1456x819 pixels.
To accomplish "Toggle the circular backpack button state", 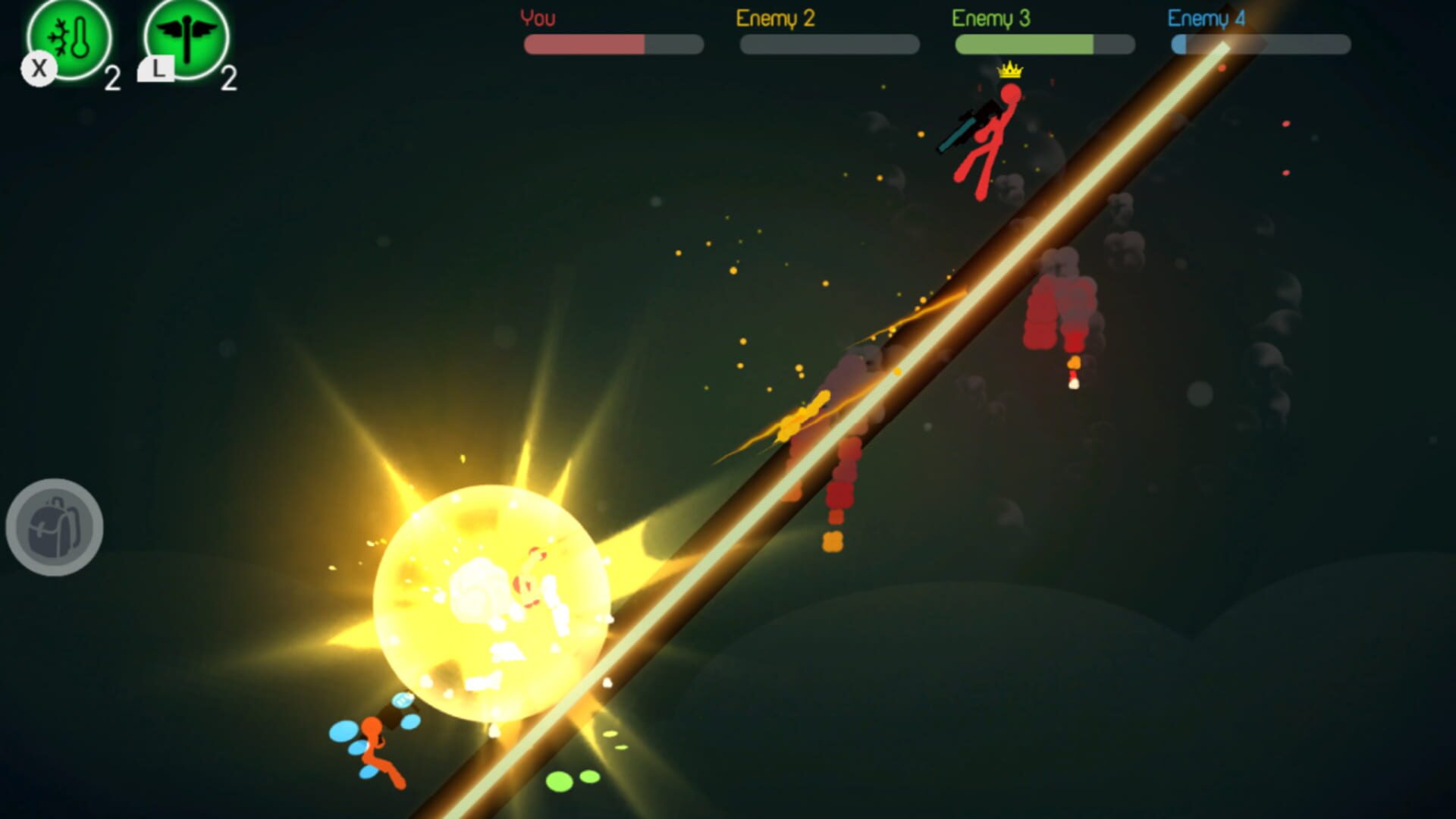I will click(53, 529).
